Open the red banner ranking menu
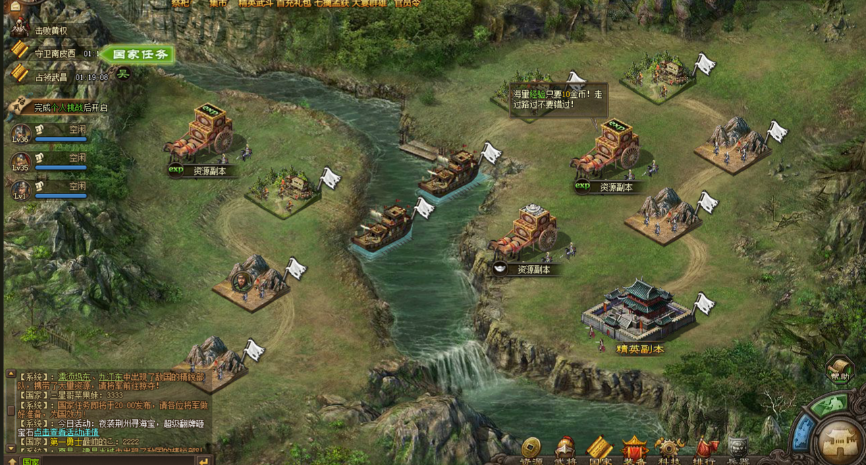Image resolution: width=866 pixels, height=465 pixels. [x=705, y=447]
